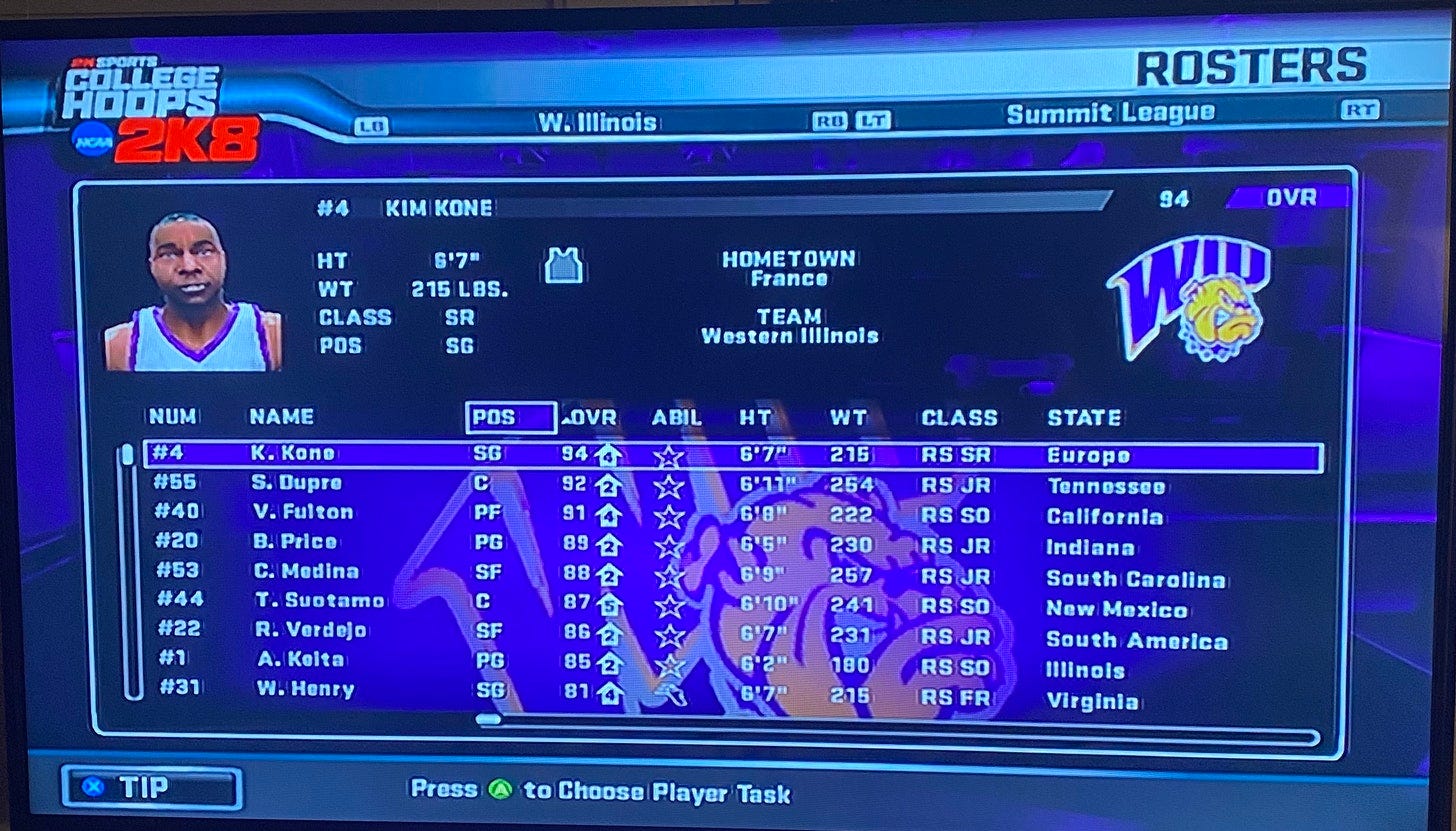
Task: Click the W. Illinois team selector
Action: (597, 123)
